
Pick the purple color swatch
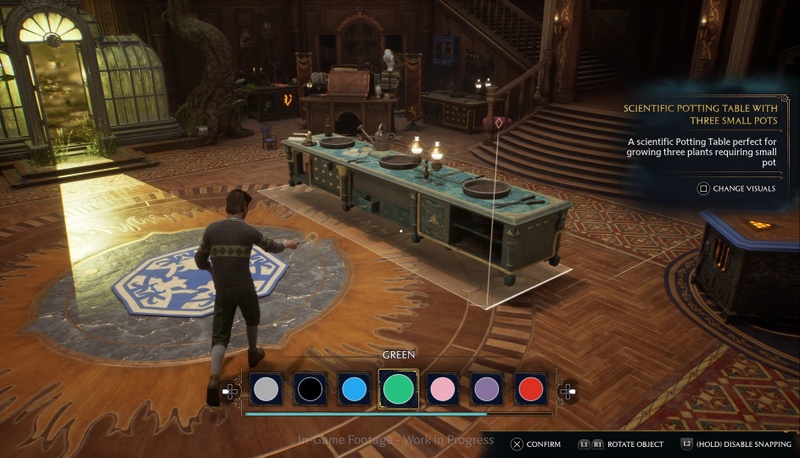point(486,389)
